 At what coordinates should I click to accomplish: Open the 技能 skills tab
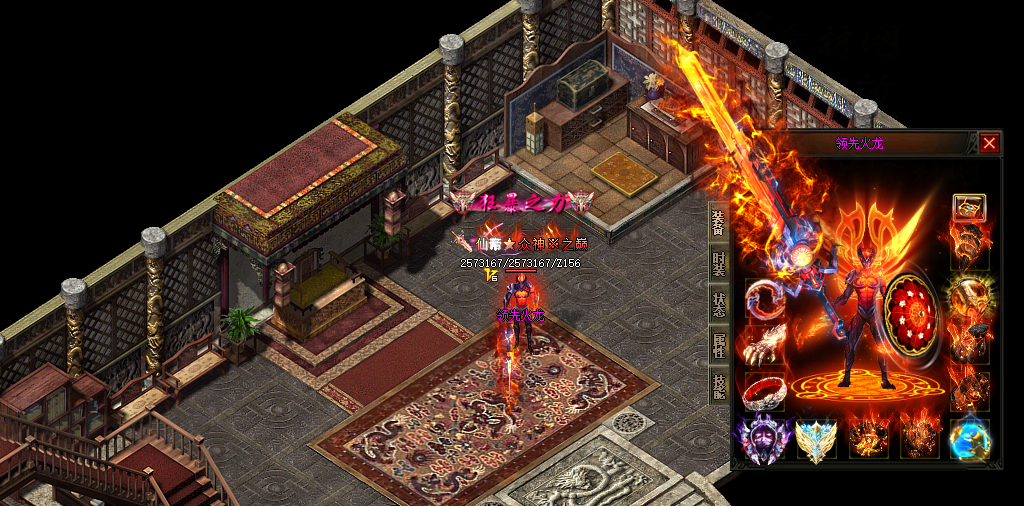(x=718, y=387)
